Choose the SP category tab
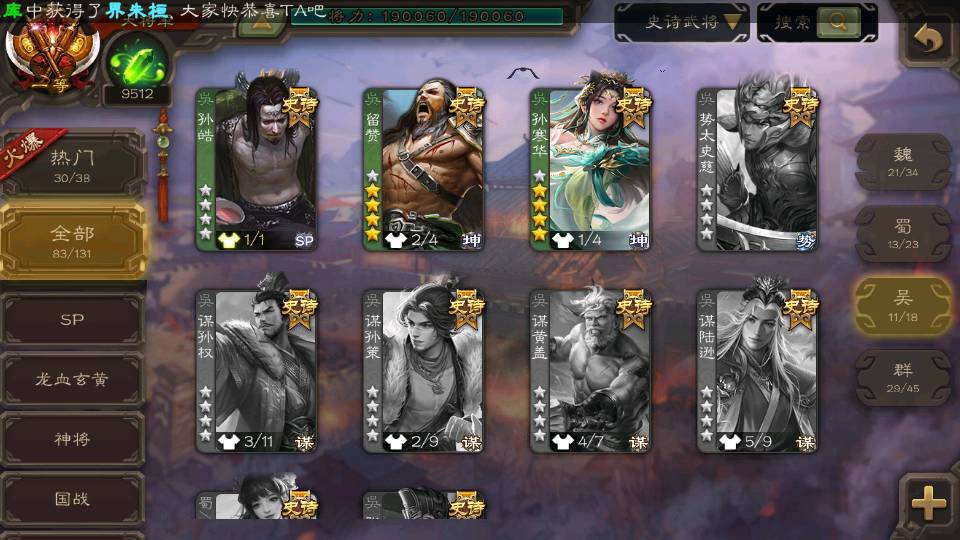Image resolution: width=960 pixels, height=540 pixels. [73, 320]
